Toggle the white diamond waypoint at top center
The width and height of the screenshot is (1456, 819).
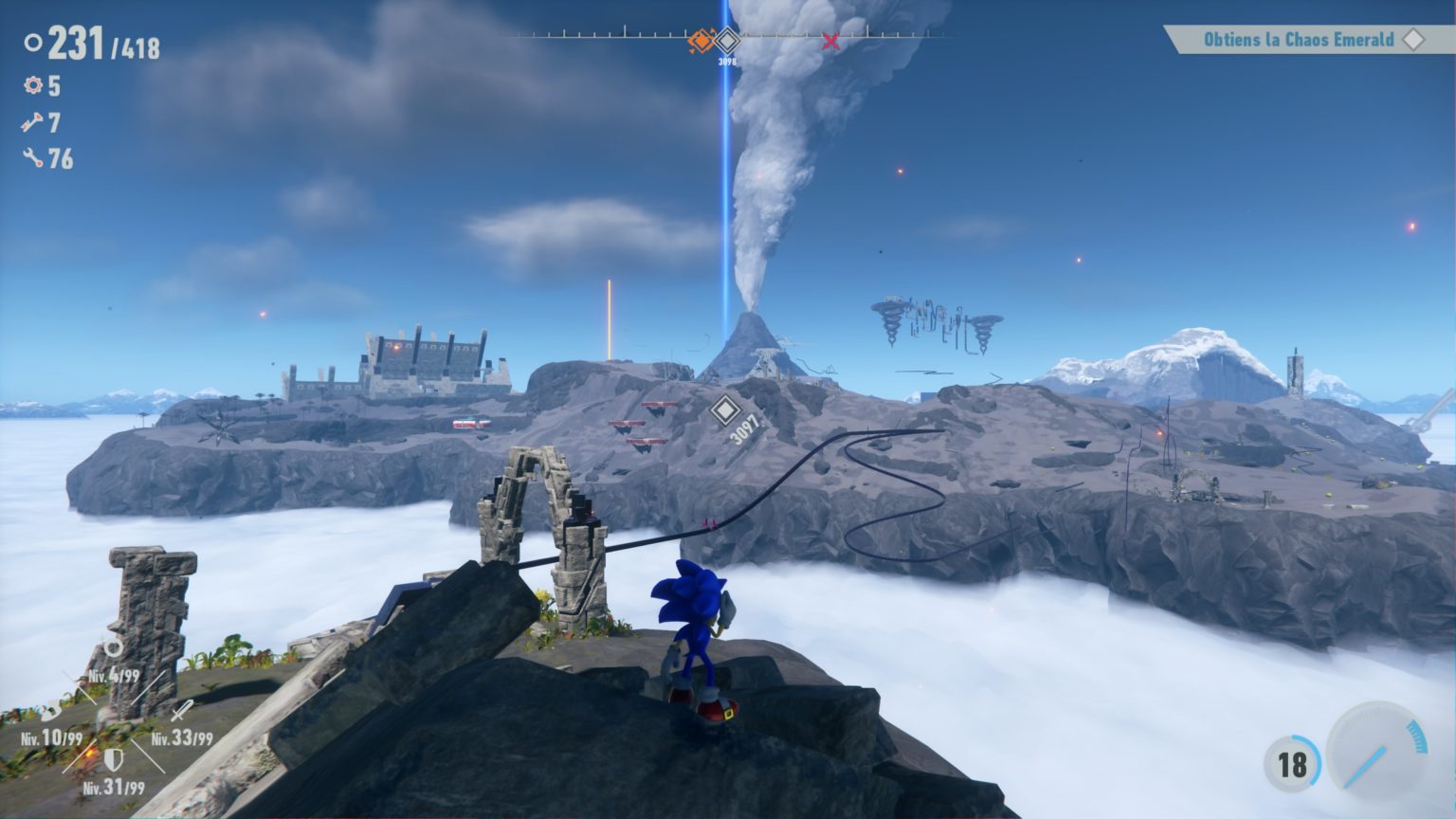tap(726, 39)
